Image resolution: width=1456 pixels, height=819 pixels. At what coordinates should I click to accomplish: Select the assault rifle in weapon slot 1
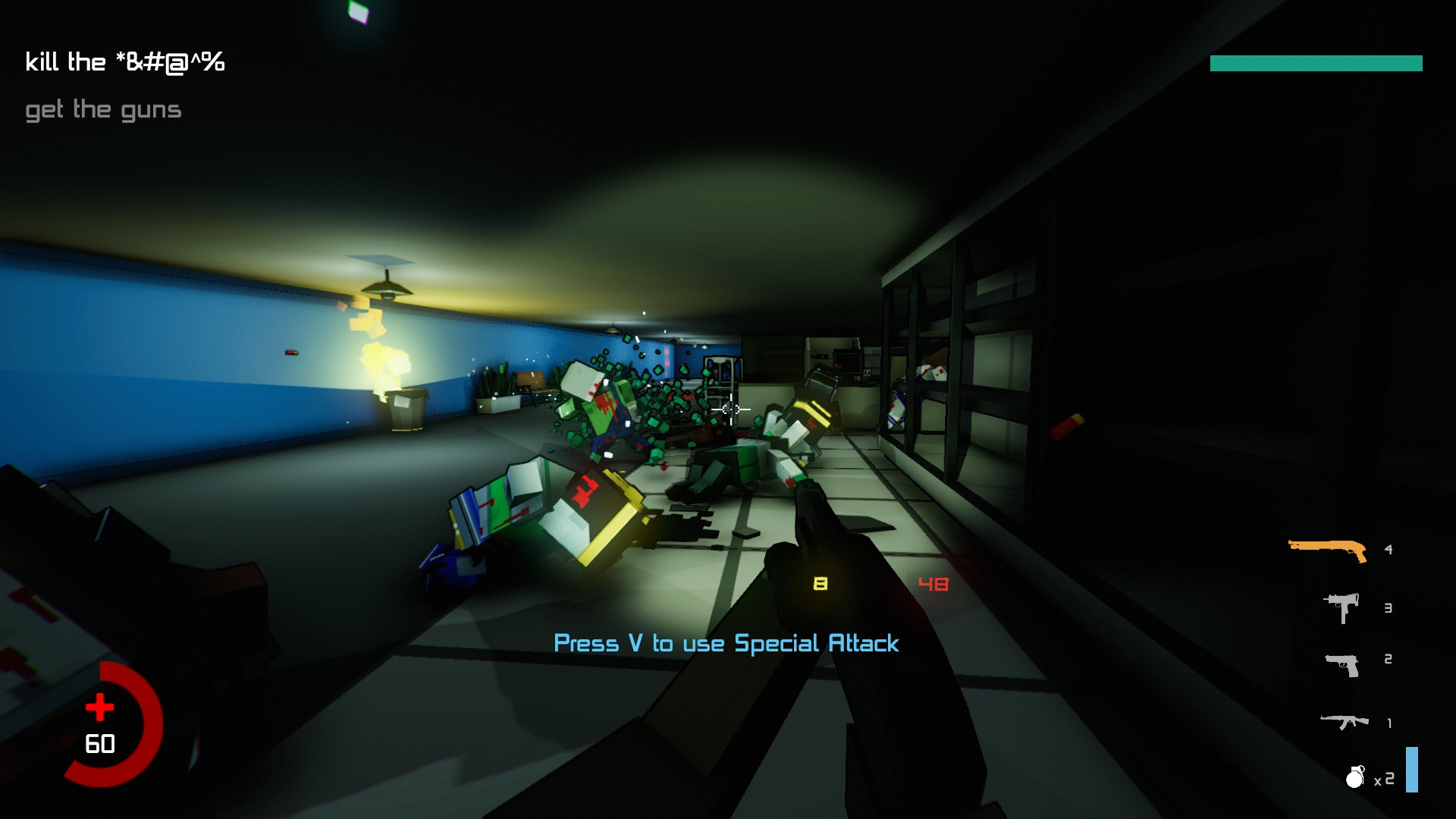(1344, 722)
